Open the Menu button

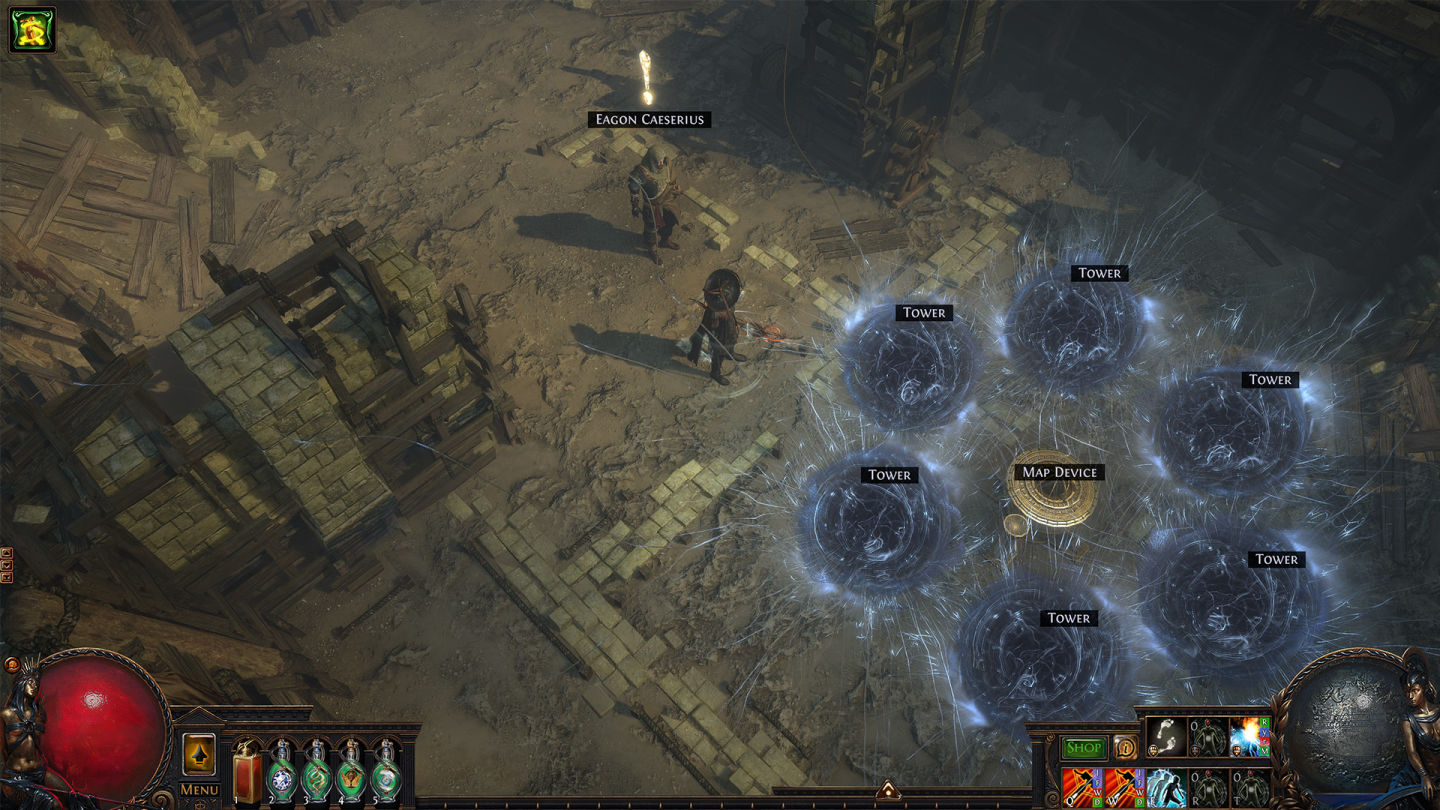[199, 790]
